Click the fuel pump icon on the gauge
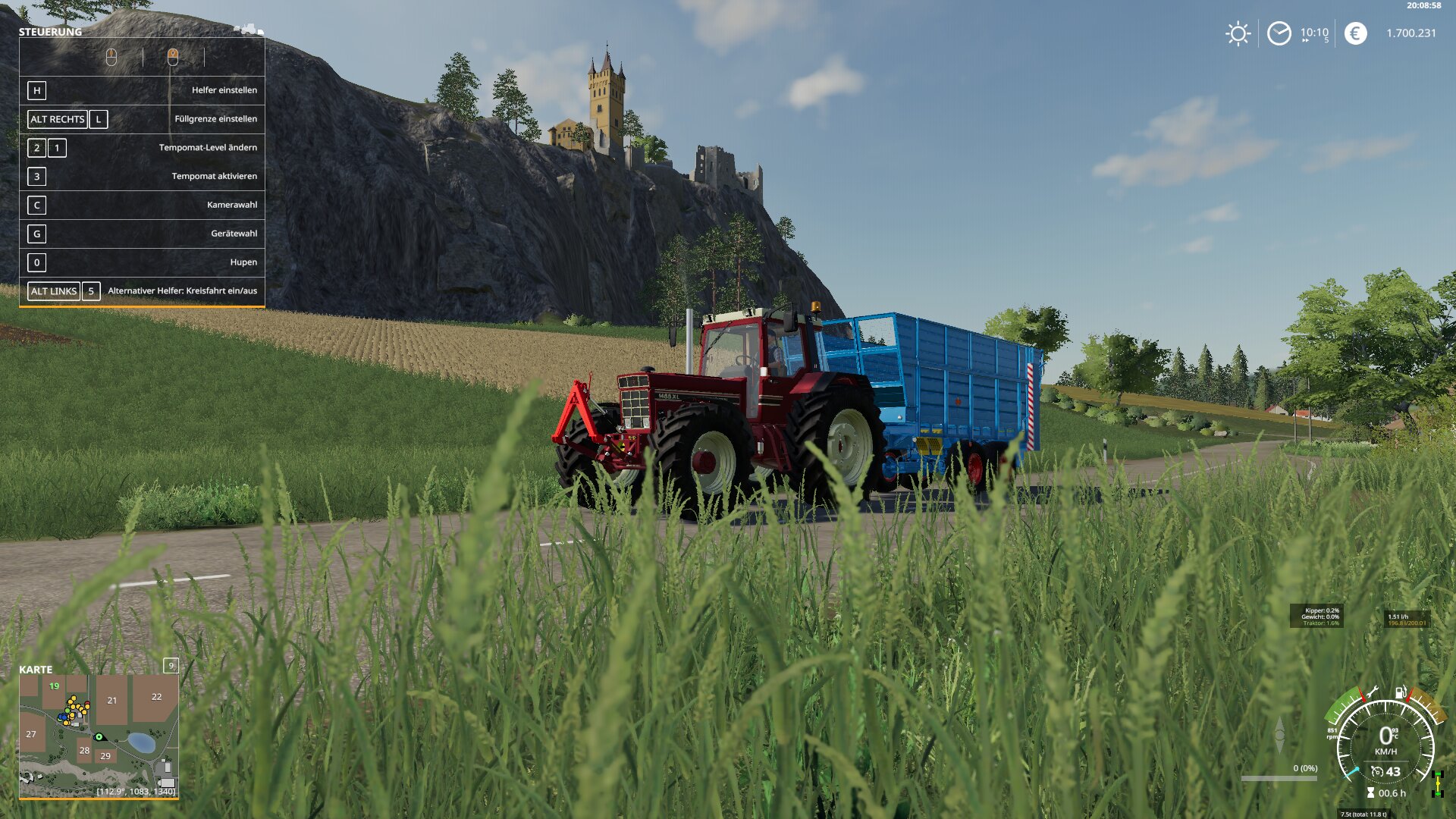Screen dimensions: 1456x819 pyautogui.click(x=1400, y=692)
